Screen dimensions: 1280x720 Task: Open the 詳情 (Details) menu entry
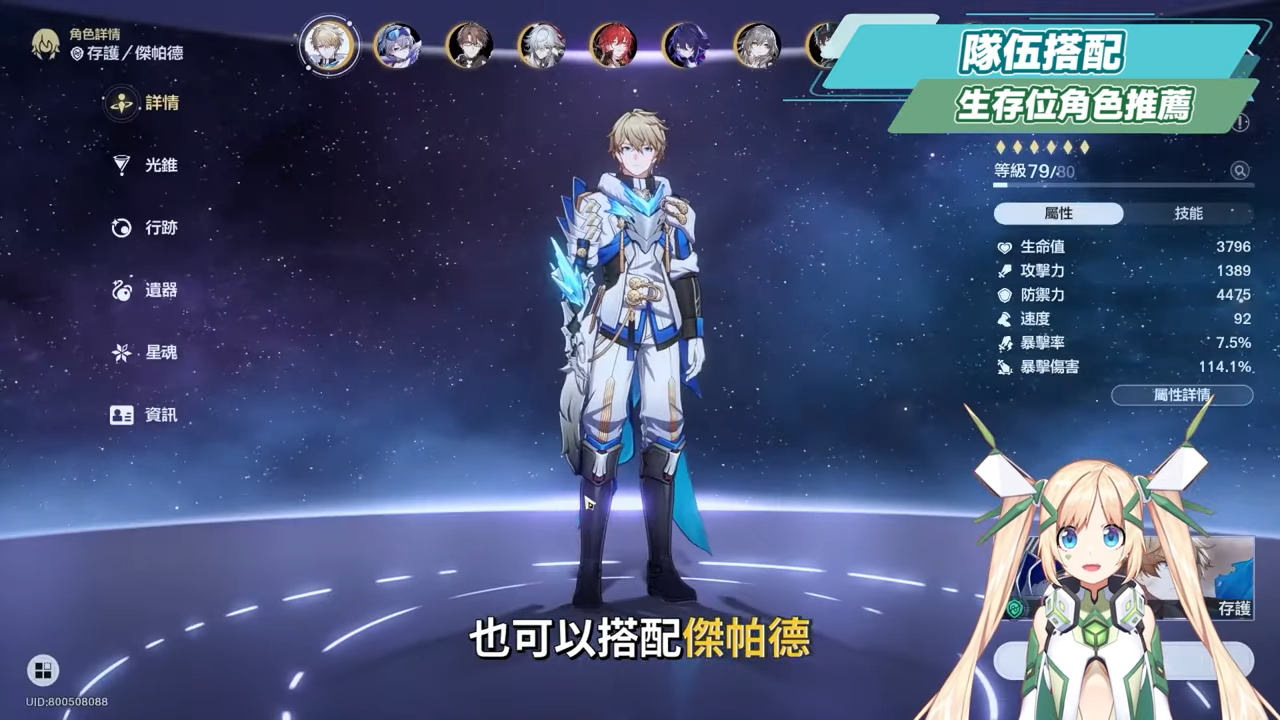coord(145,103)
